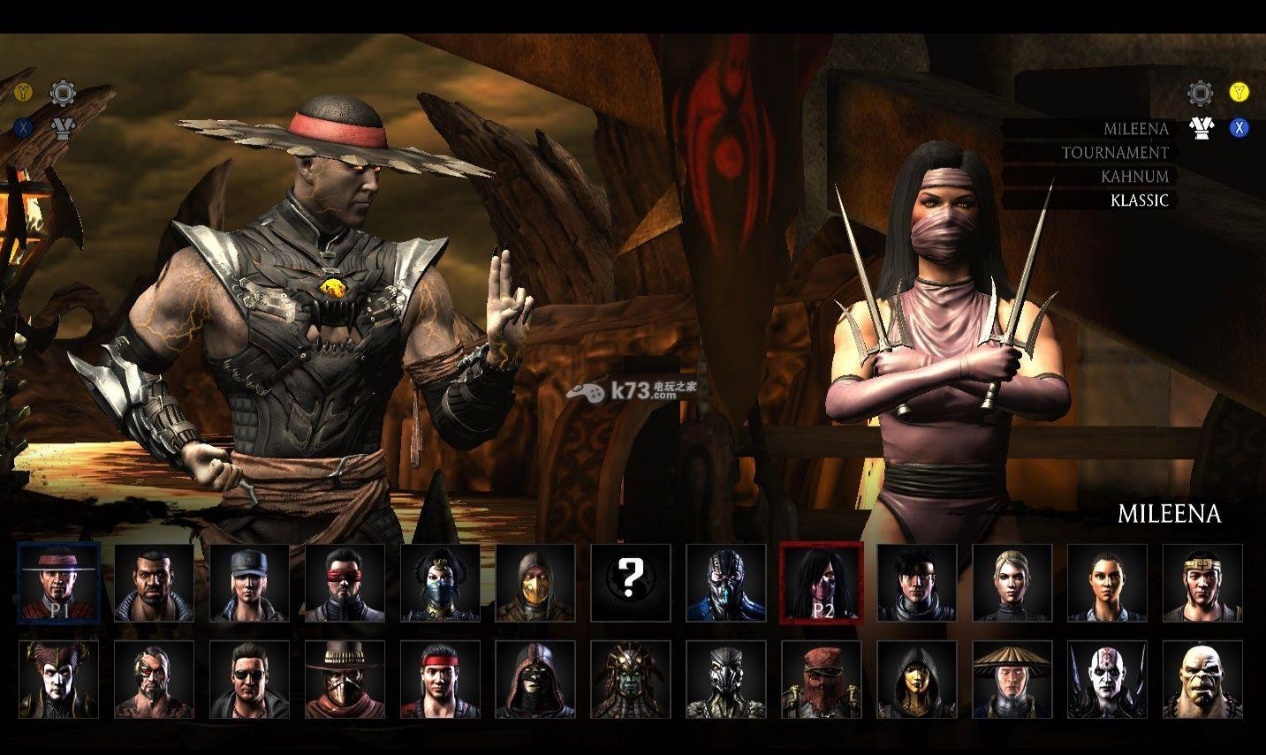Pick Johnny Cage wearing sunglasses
This screenshot has width=1266, height=755.
click(249, 680)
